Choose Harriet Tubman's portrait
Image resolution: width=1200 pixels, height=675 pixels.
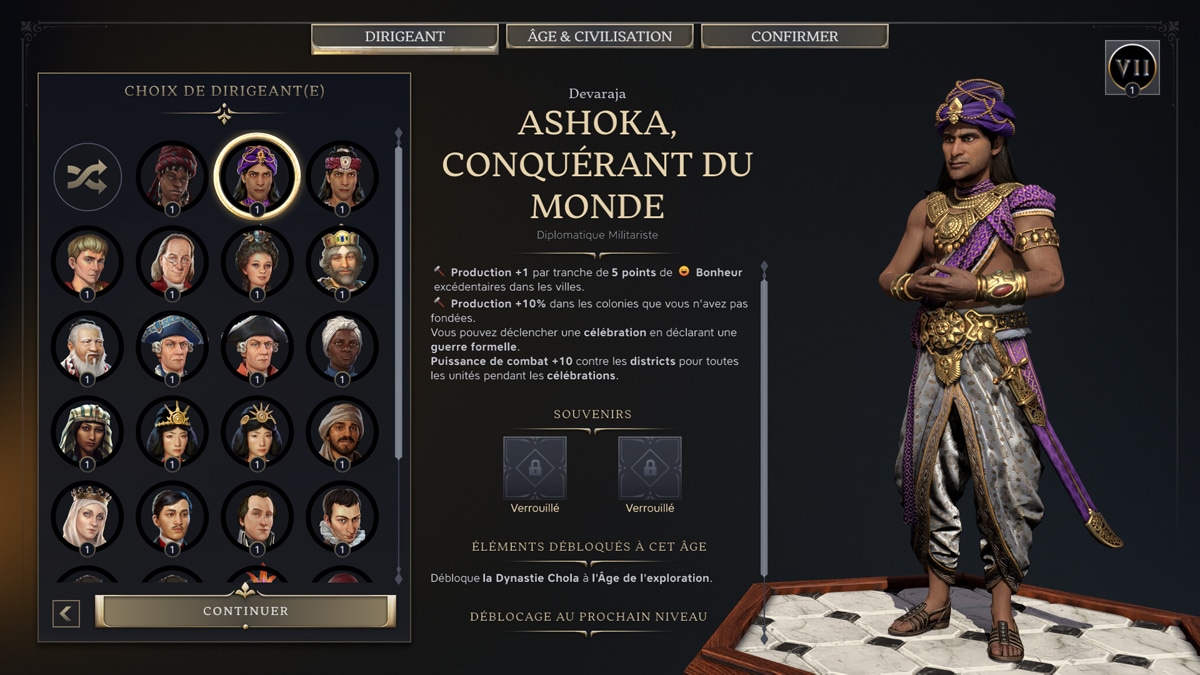[x=342, y=346]
